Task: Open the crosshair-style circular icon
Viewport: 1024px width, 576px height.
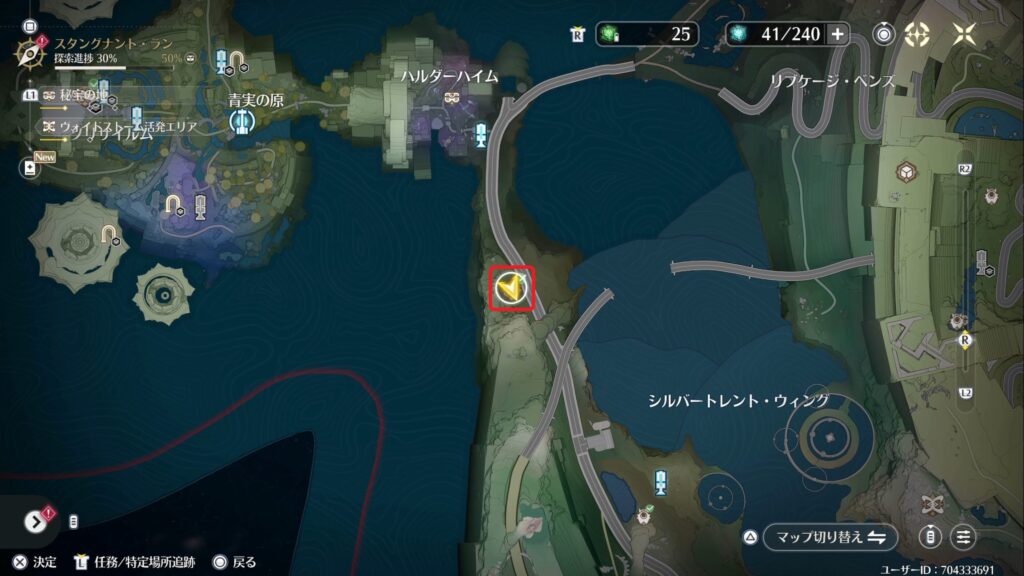Action: pos(917,34)
